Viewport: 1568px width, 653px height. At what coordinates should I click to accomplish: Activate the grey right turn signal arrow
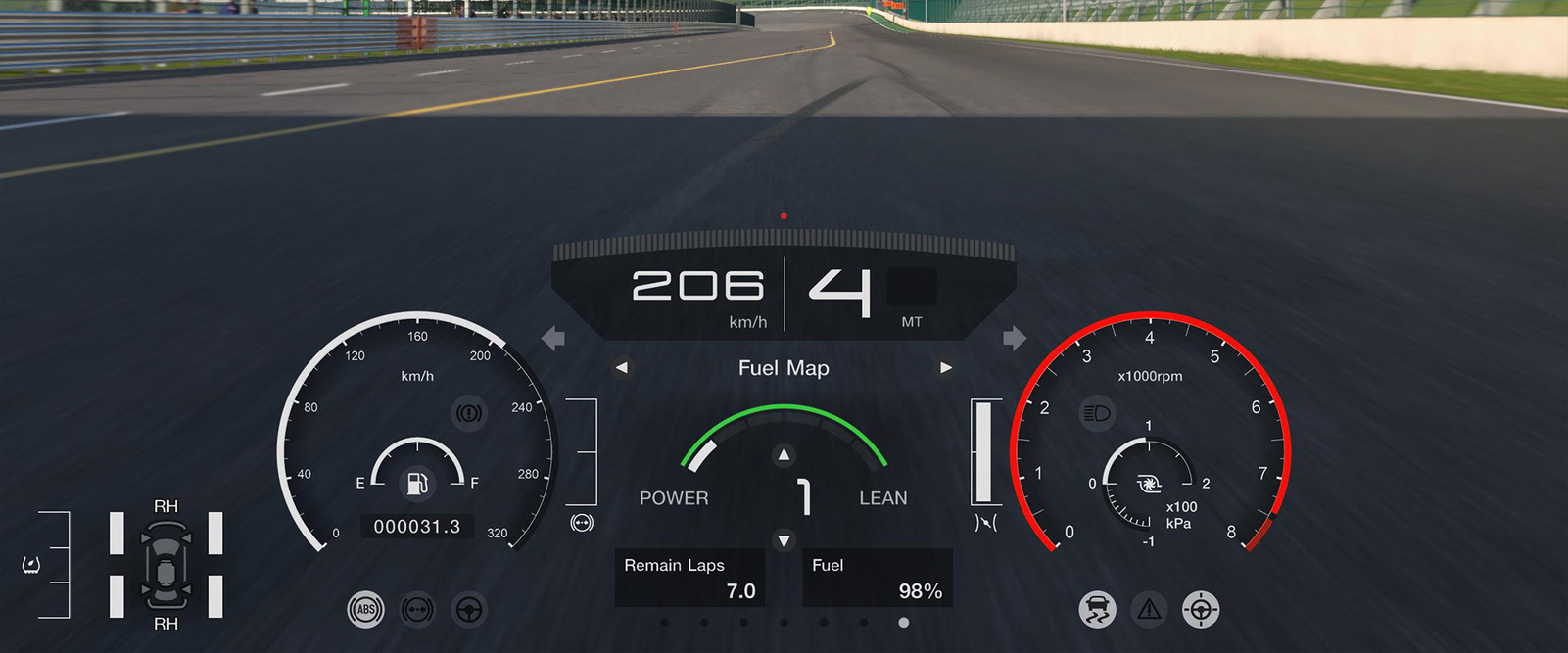(1015, 339)
